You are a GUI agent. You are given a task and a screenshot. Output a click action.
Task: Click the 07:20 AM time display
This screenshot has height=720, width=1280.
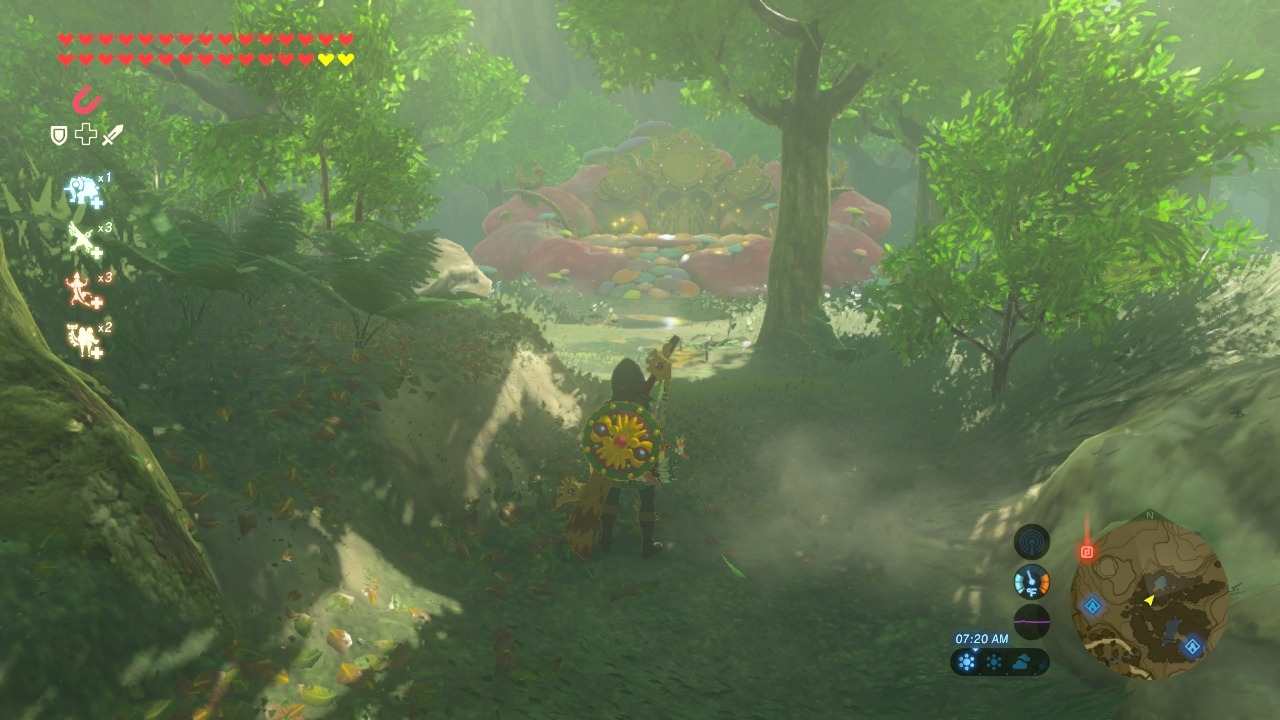(982, 637)
